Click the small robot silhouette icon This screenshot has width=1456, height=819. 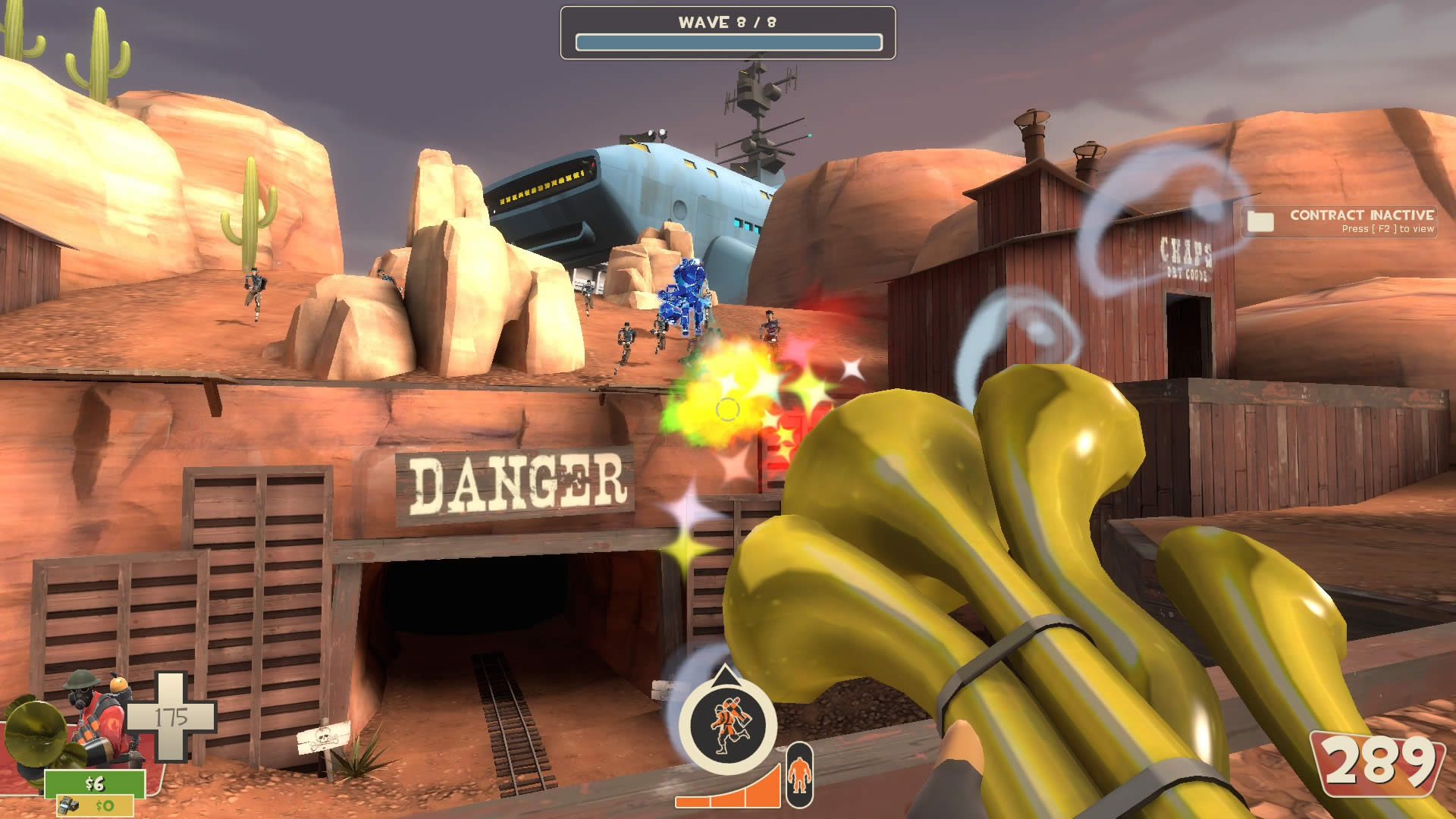pyautogui.click(x=799, y=775)
